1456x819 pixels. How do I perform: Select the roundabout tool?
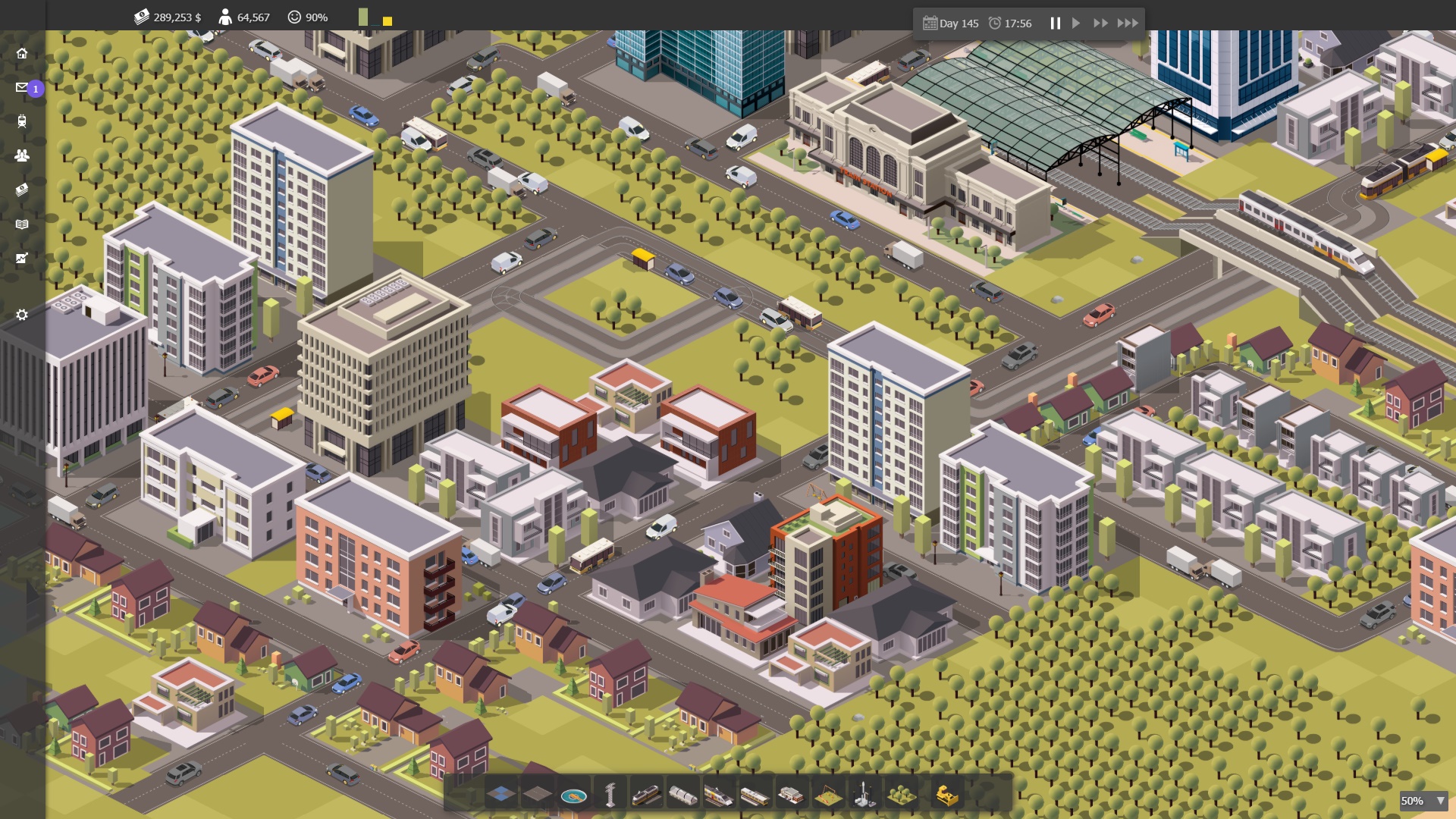[x=576, y=795]
